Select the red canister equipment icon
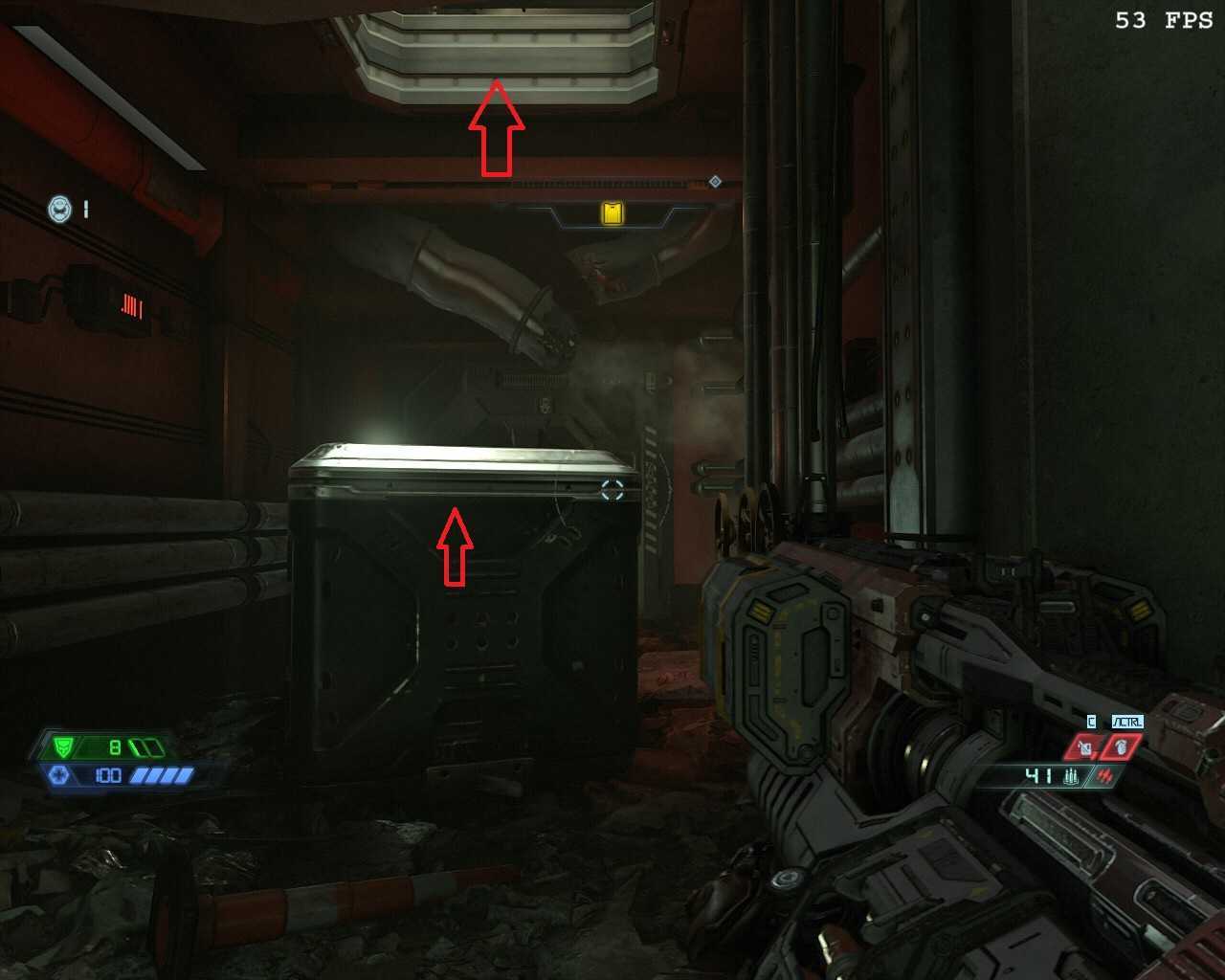 tap(1084, 746)
